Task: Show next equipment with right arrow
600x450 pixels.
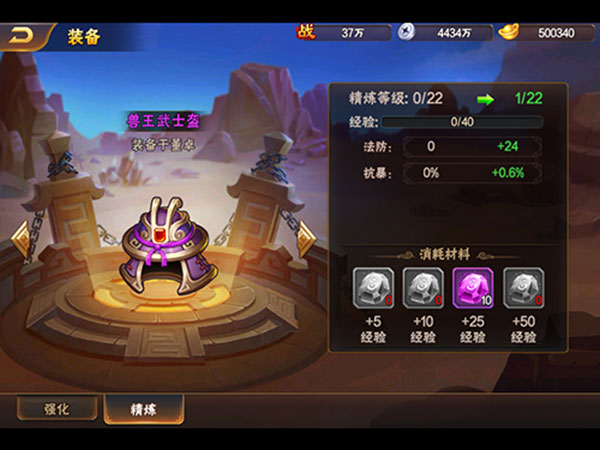Action: pos(306,238)
